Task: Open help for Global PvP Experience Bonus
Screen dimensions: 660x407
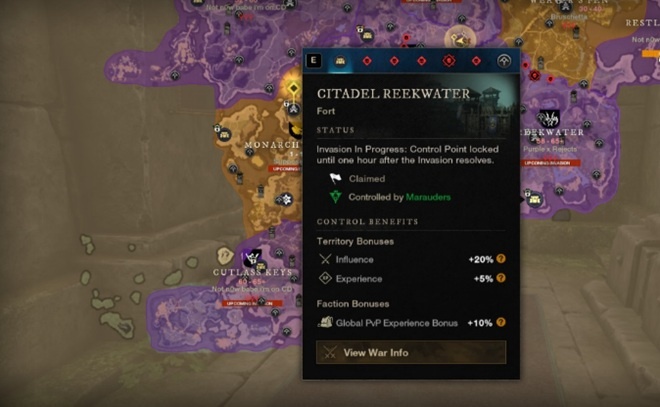Action: coord(501,323)
